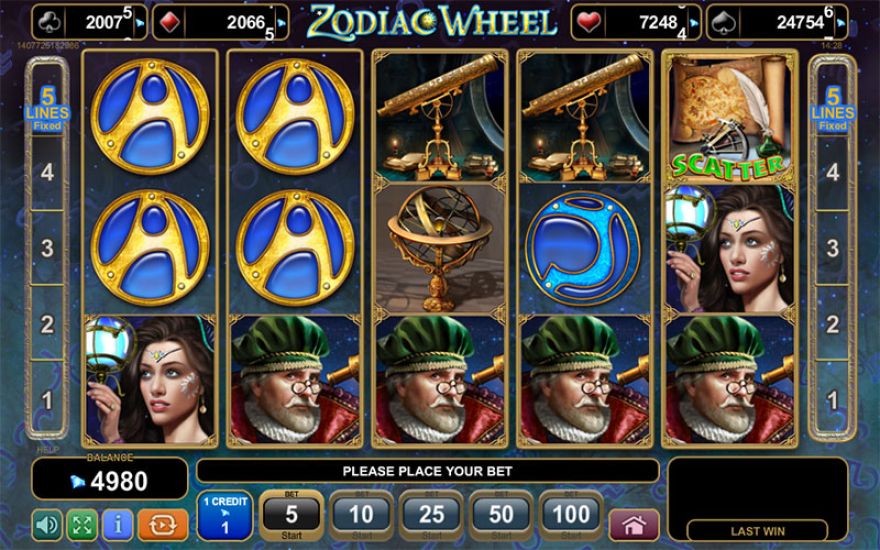Place the maximum 100 bet
Image resolution: width=880 pixels, height=550 pixels.
pos(571,516)
